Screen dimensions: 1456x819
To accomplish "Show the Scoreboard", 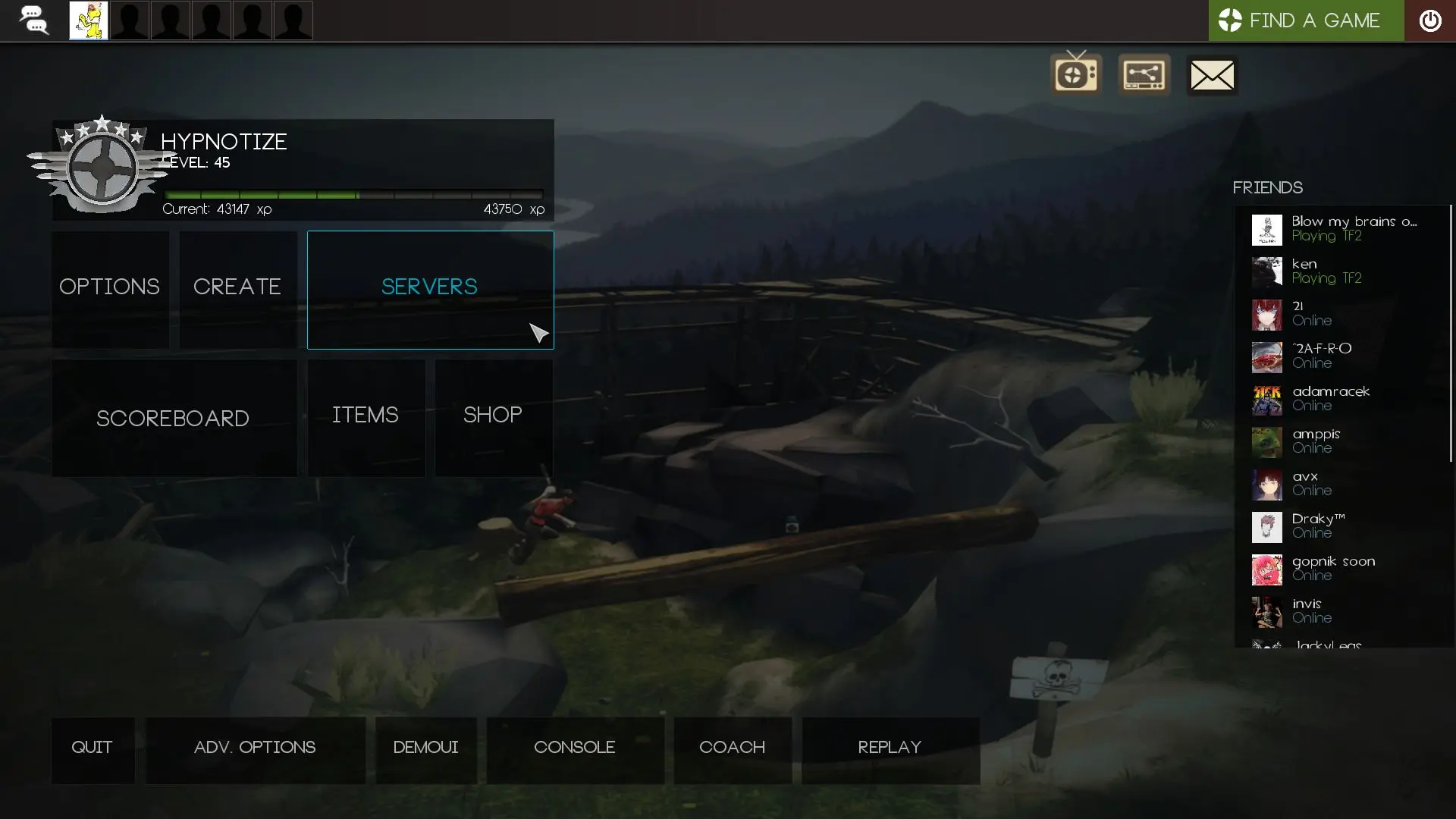I will 174,418.
